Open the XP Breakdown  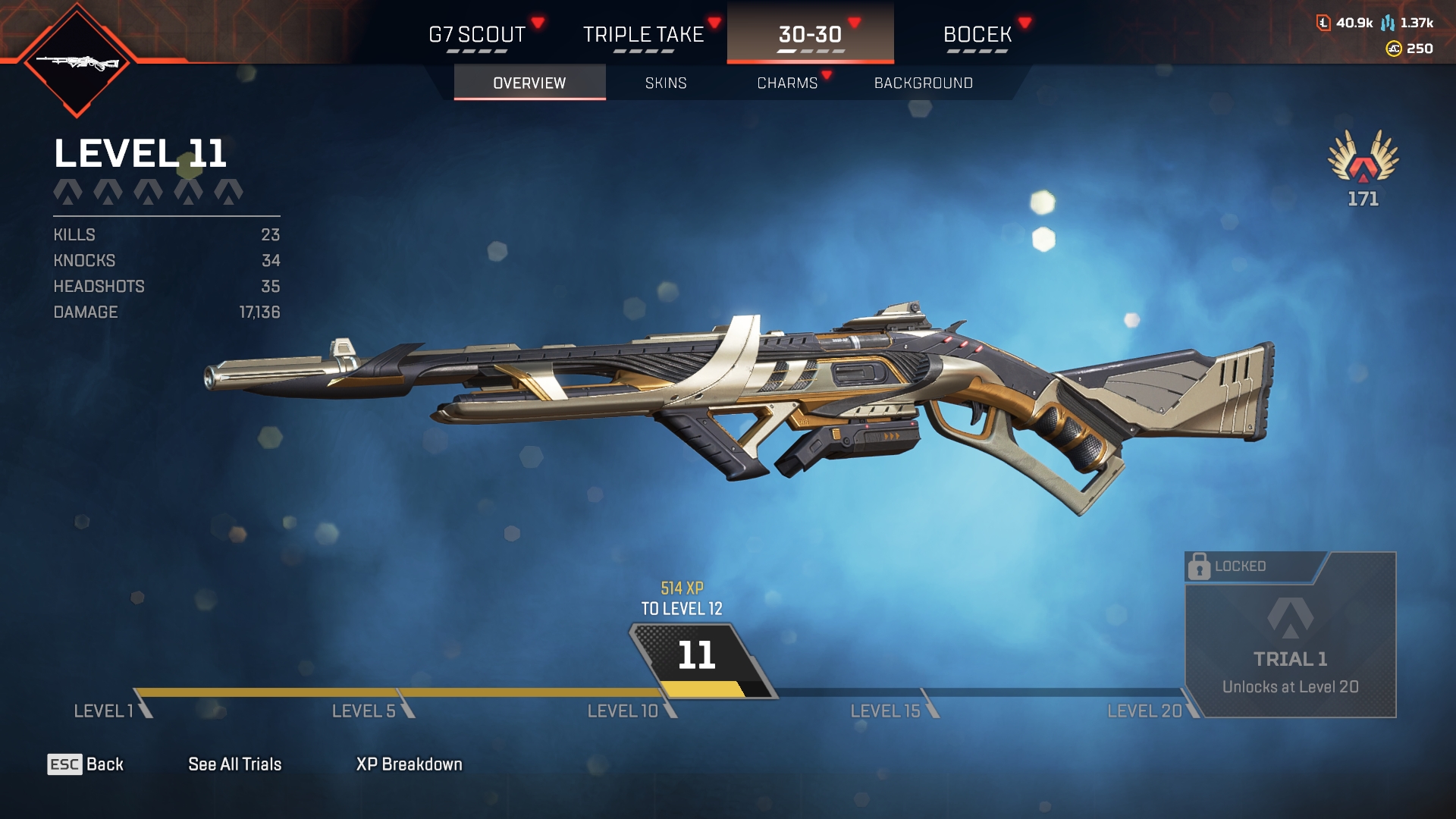pos(409,764)
